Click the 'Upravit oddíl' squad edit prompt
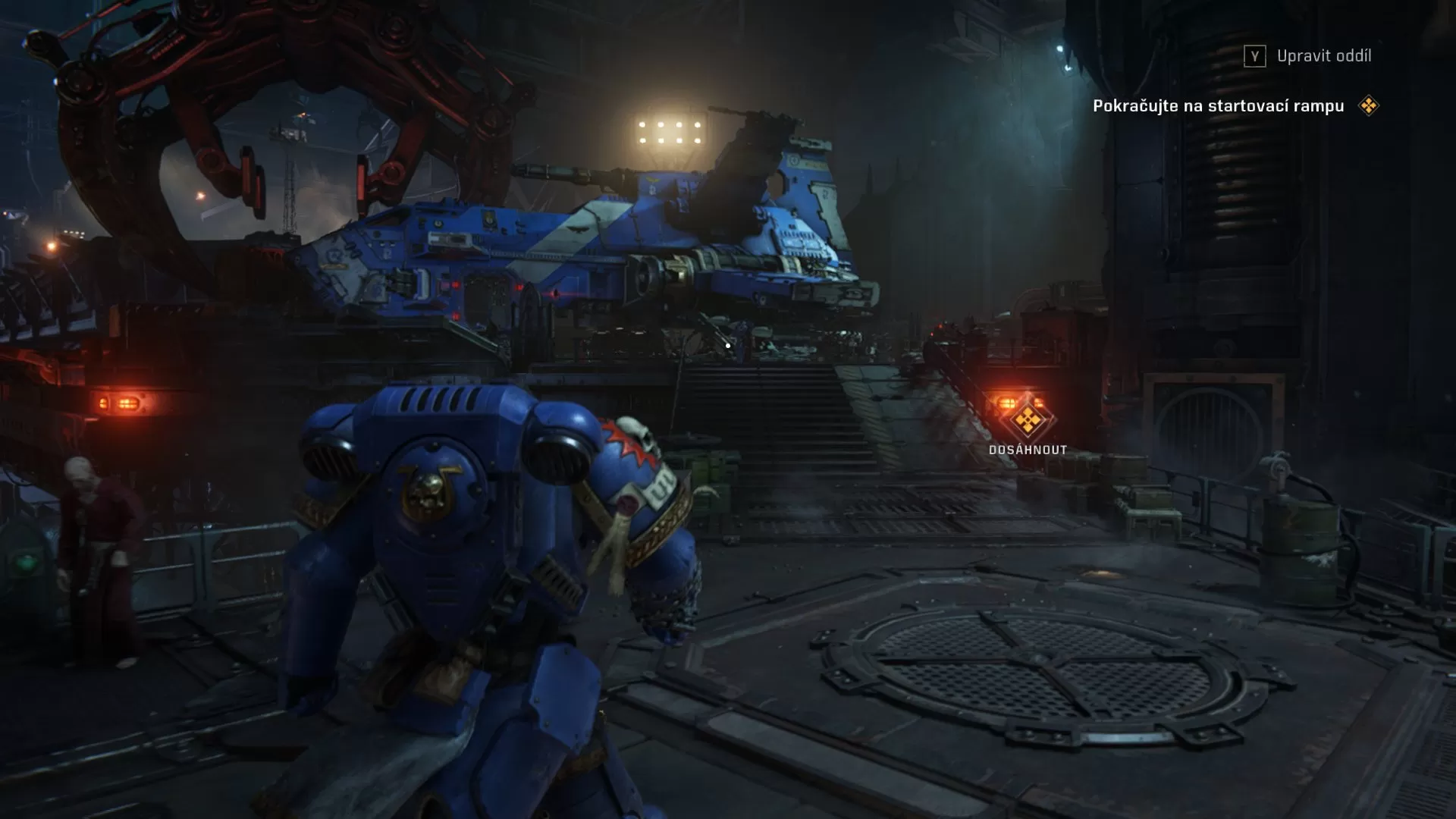This screenshot has width=1456, height=819. [1324, 55]
